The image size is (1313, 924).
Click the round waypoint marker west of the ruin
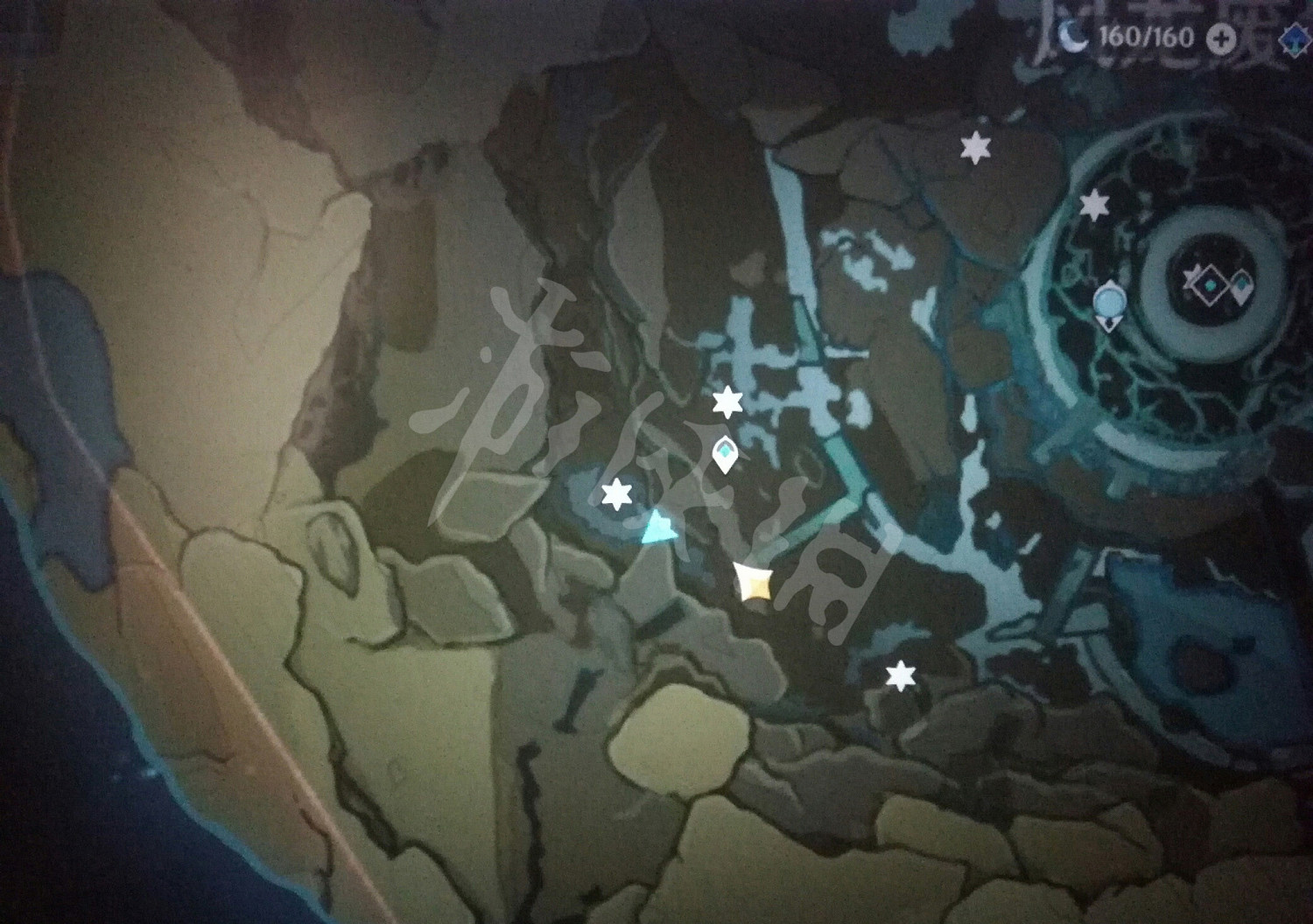1108,304
